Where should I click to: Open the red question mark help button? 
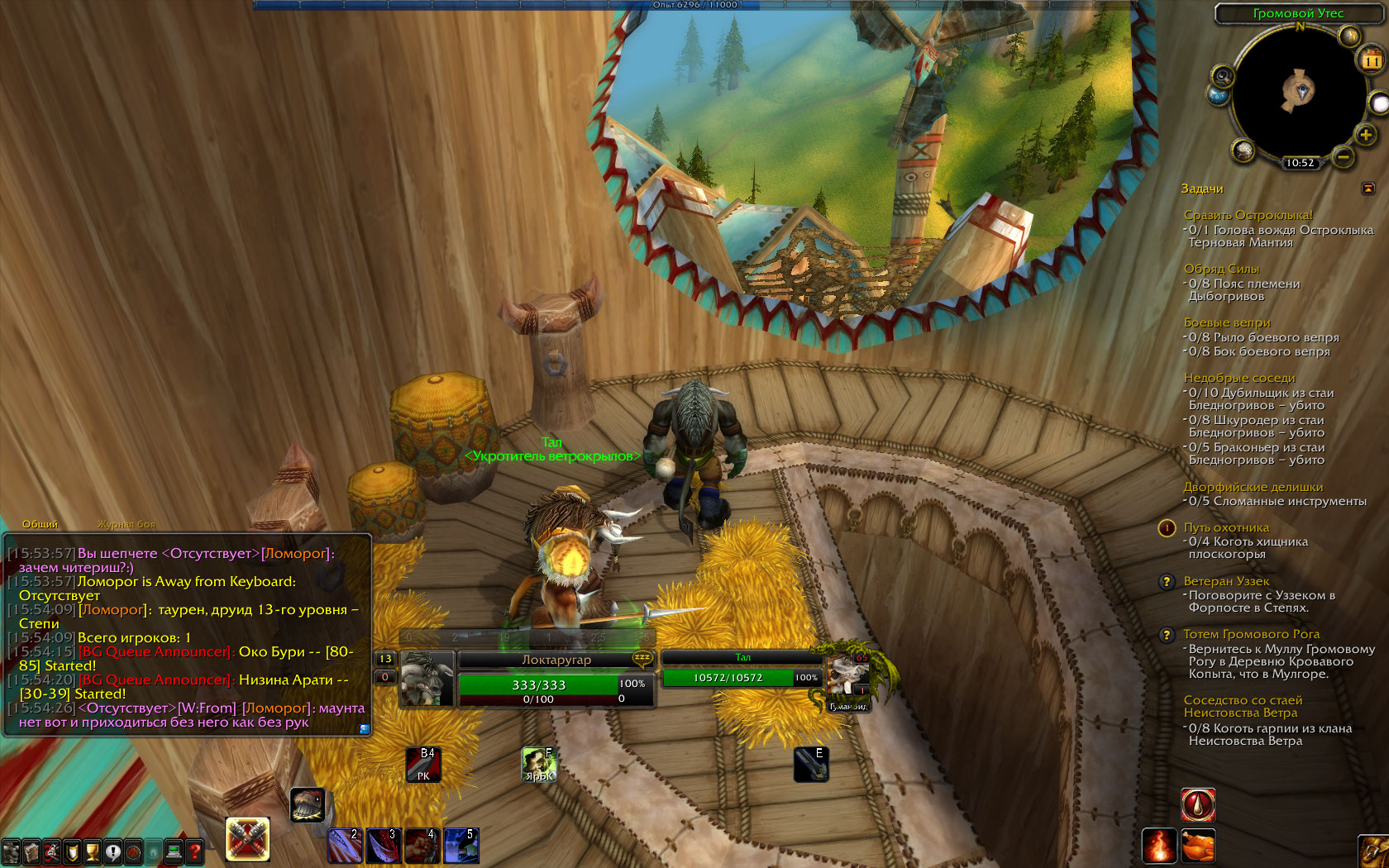coord(195,851)
